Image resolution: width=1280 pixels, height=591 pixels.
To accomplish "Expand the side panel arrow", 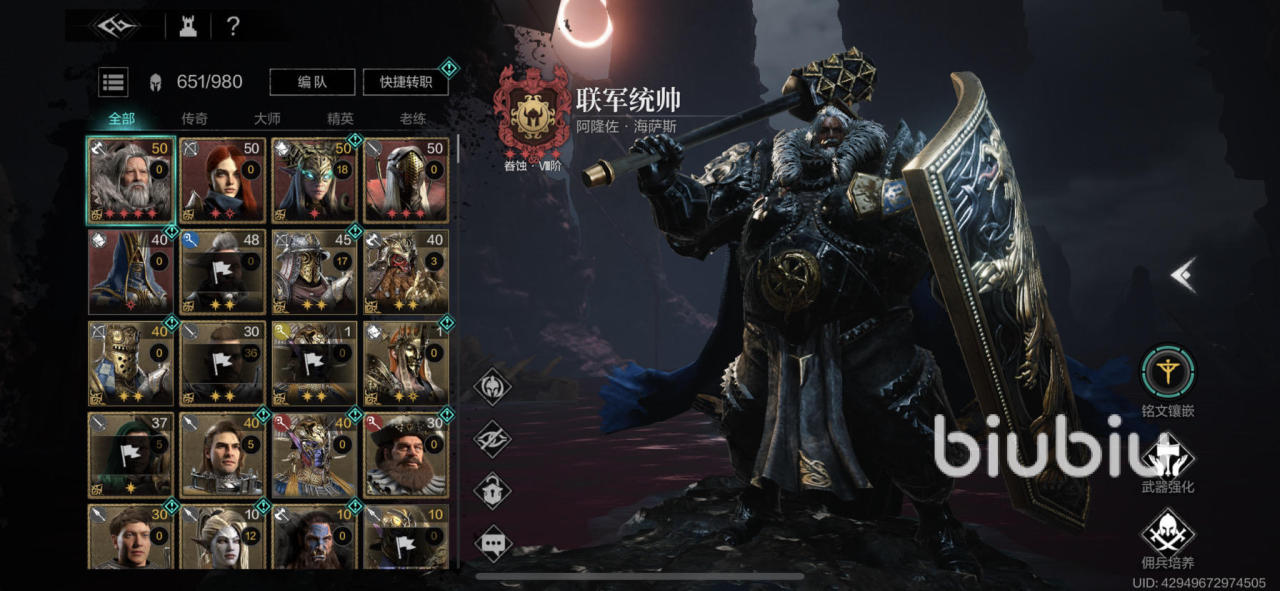I will (x=1184, y=275).
